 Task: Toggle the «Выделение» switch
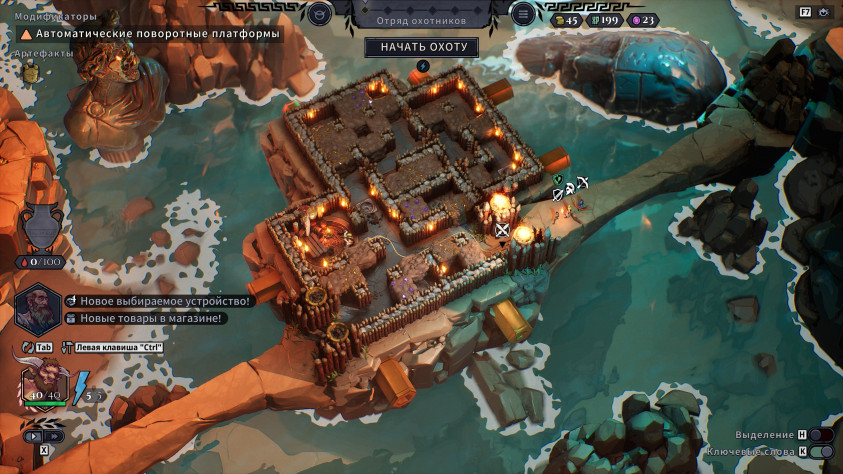point(820,435)
